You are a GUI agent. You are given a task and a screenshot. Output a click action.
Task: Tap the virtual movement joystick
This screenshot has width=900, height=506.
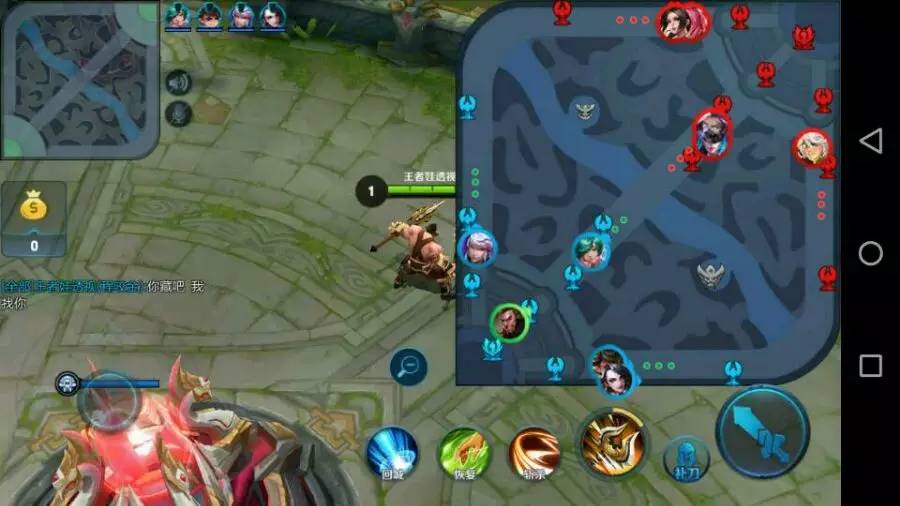tap(107, 402)
